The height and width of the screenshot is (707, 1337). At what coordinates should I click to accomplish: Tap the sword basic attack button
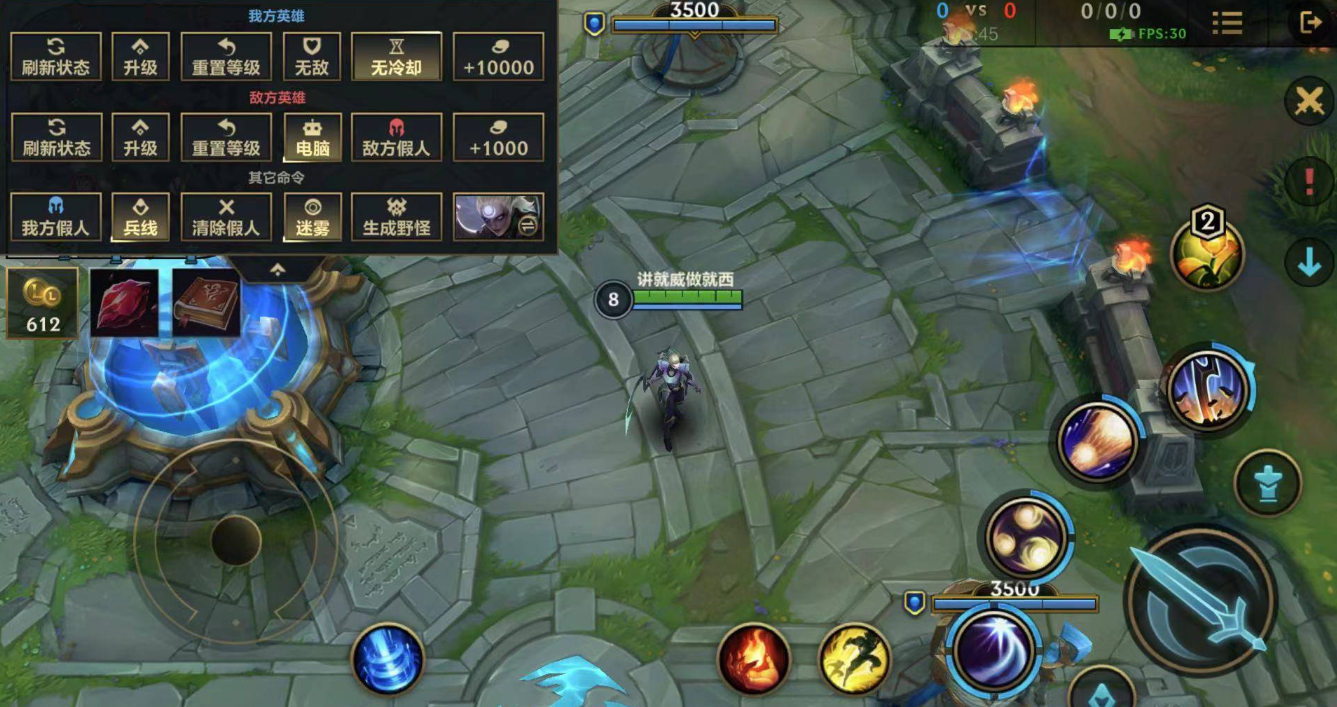(1200, 599)
